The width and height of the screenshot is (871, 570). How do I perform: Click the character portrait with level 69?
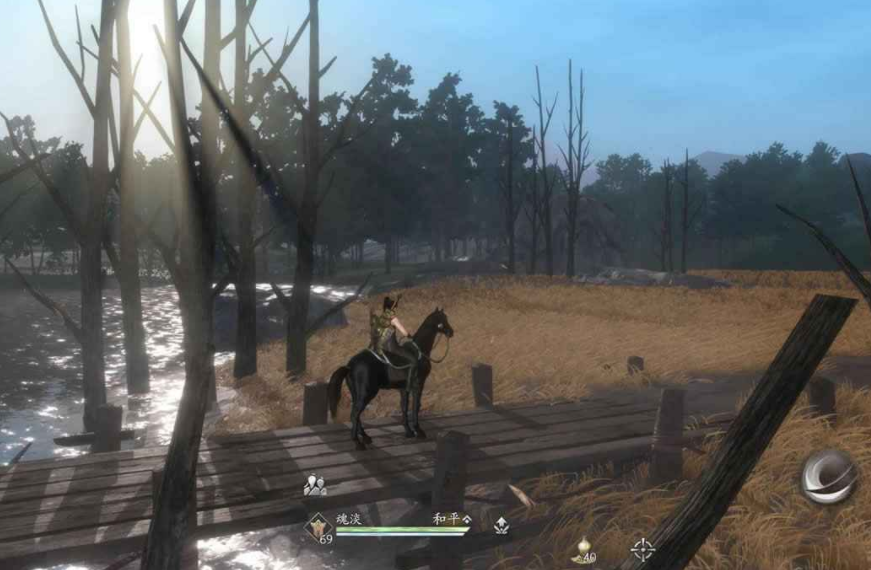[x=319, y=526]
